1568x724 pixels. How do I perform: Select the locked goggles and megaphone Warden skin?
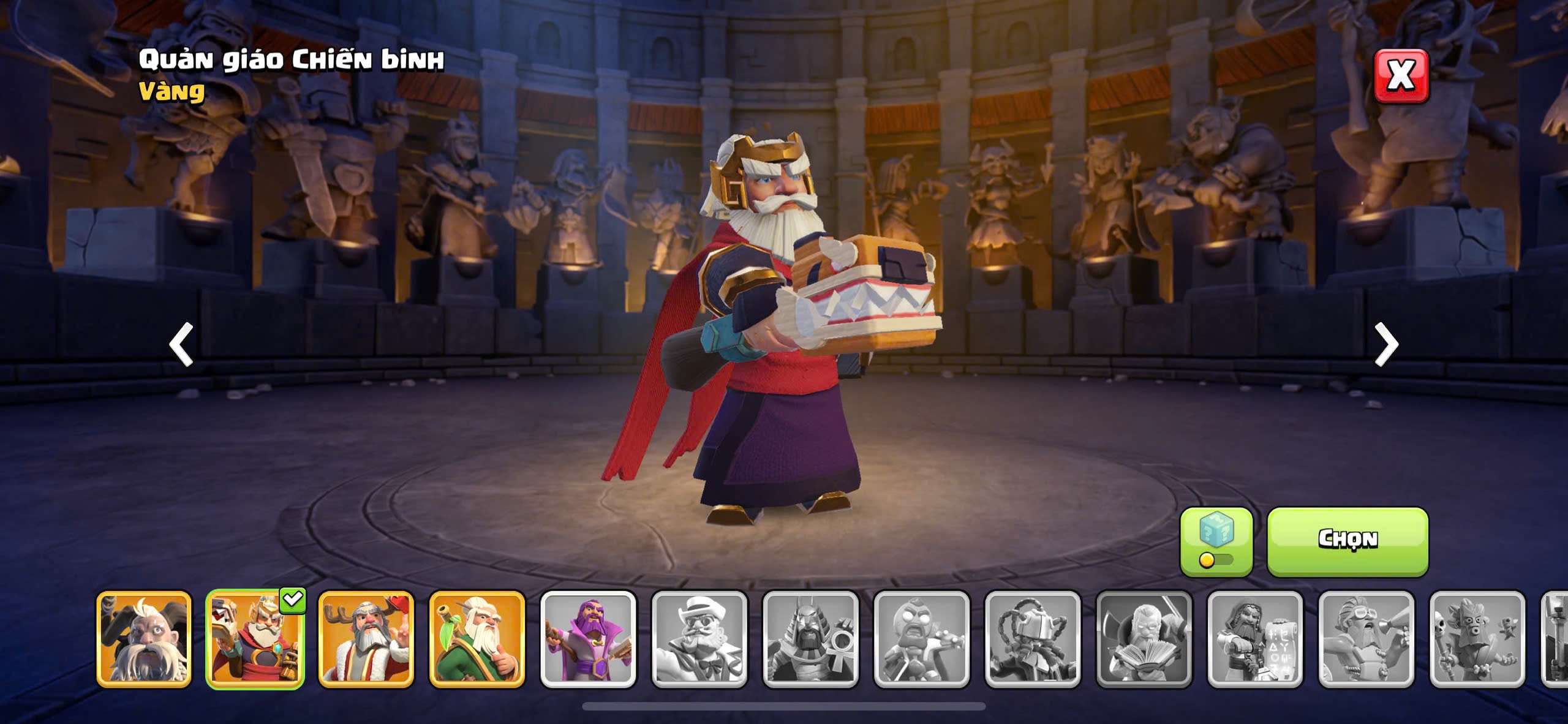[x=1366, y=639]
